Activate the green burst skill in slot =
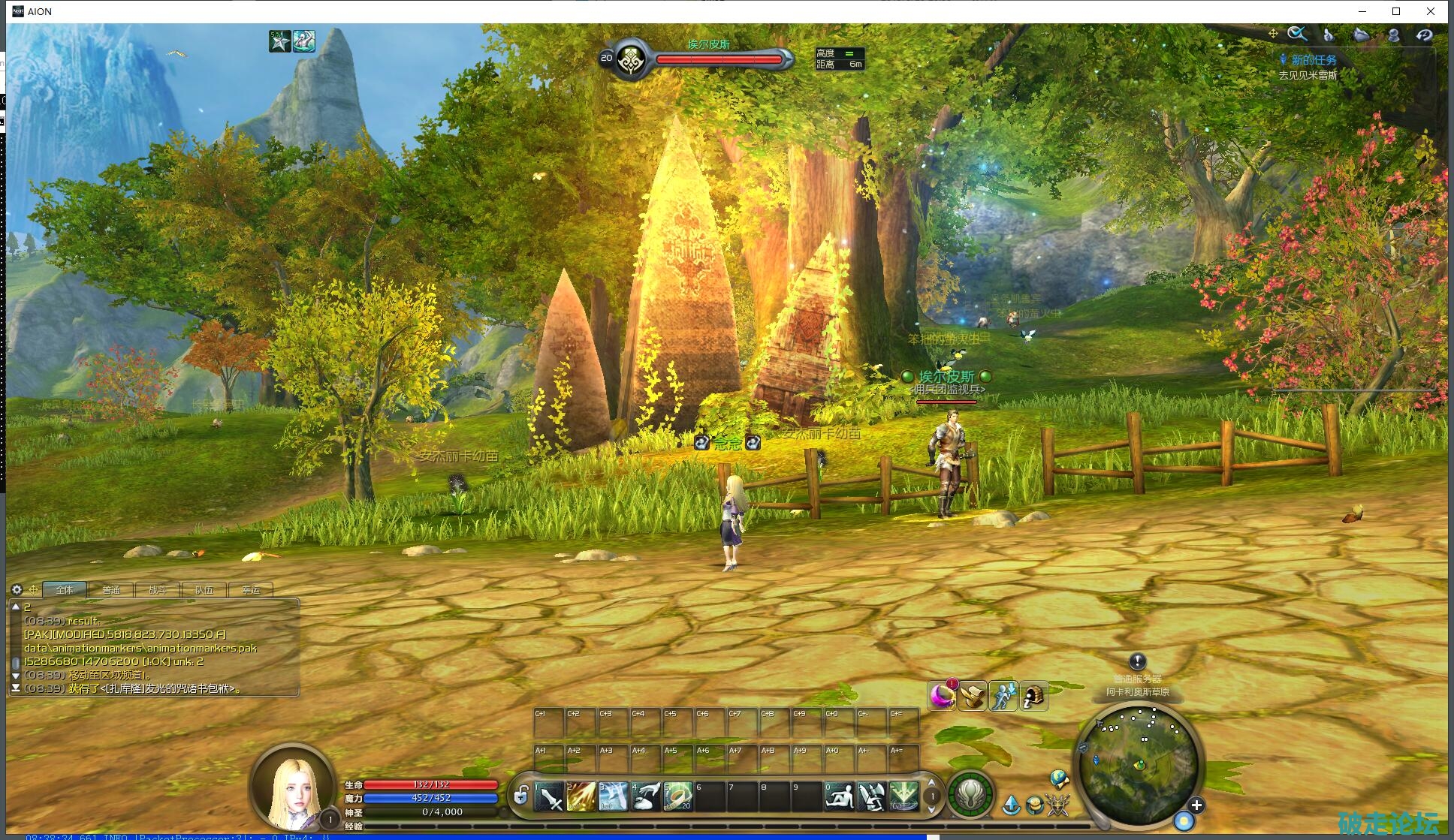 (903, 797)
